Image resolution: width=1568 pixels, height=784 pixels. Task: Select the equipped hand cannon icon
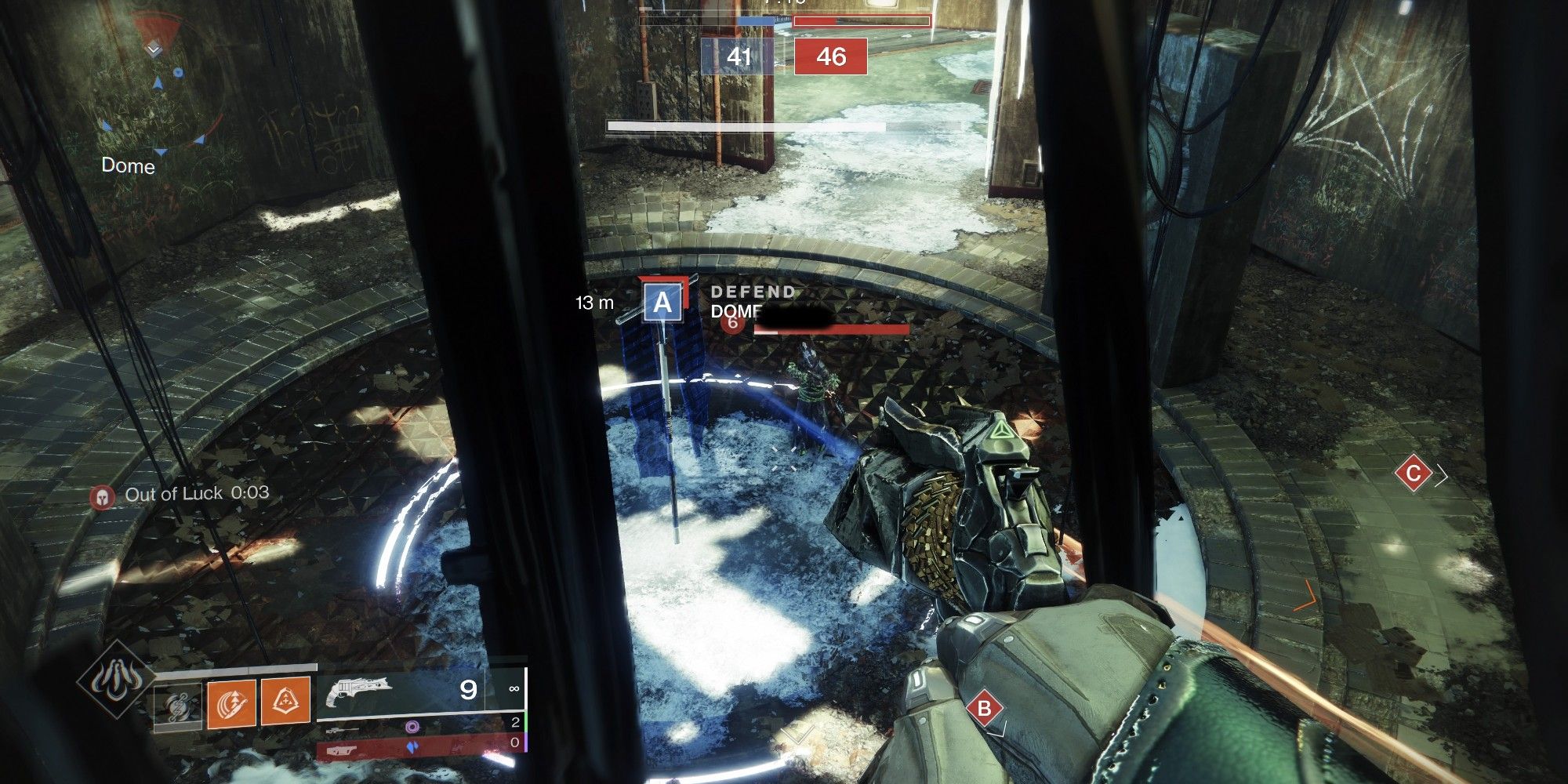[361, 690]
